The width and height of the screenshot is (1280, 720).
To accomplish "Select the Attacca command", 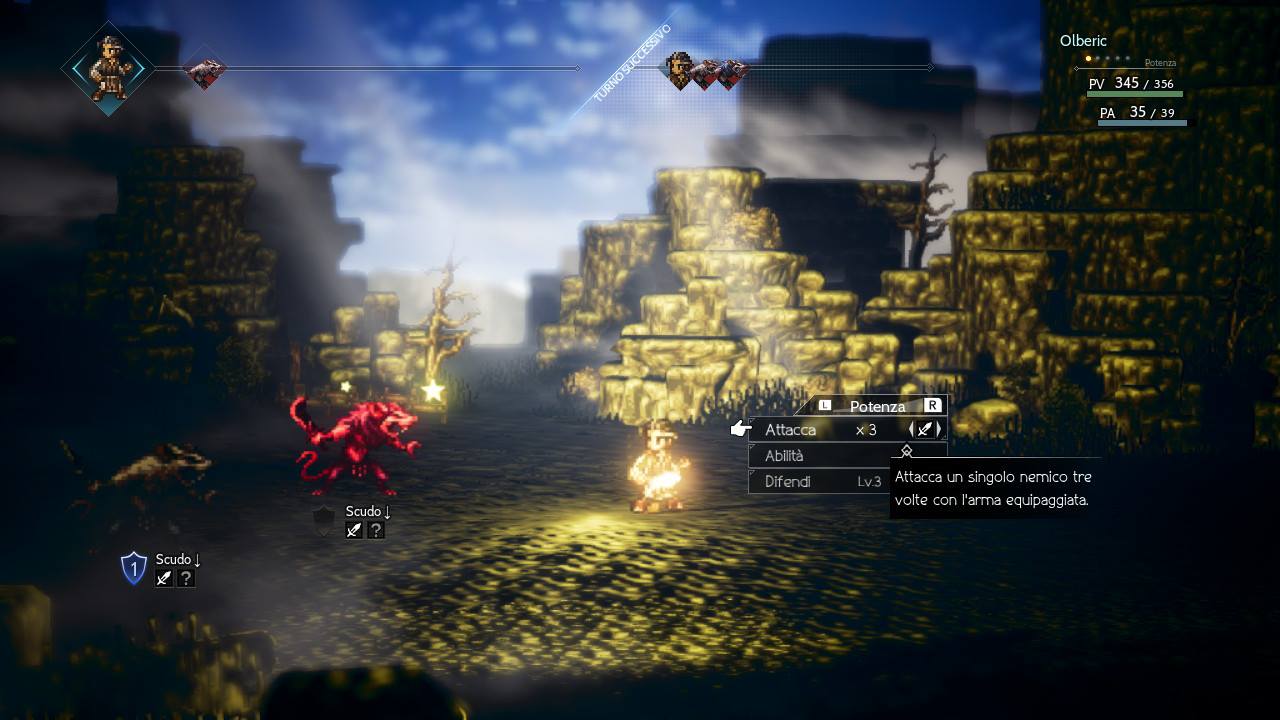I will click(790, 430).
